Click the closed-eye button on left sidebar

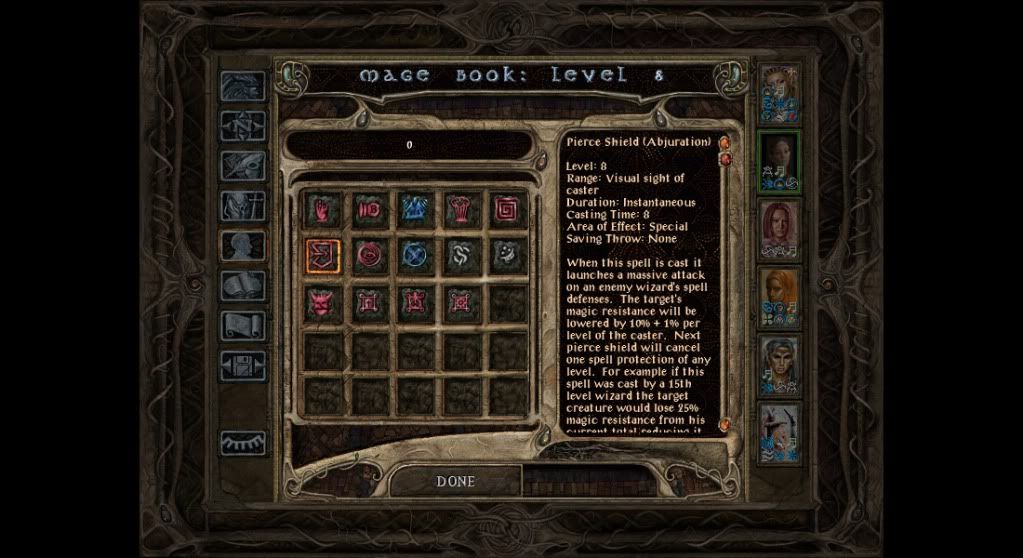pos(243,440)
